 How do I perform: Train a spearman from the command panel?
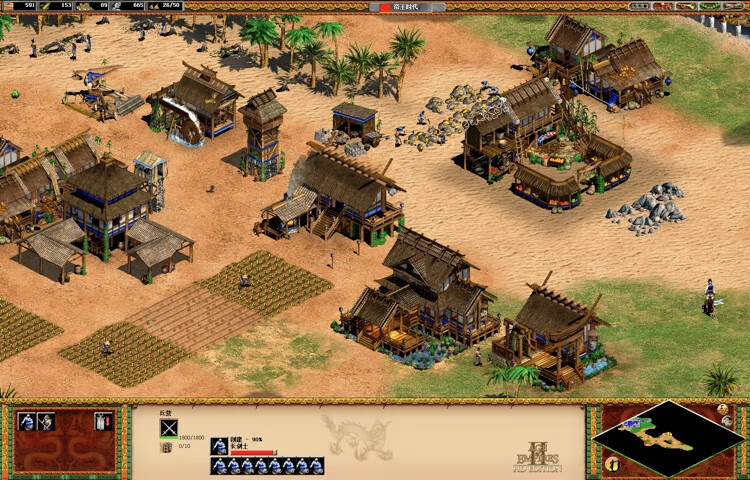(x=46, y=422)
